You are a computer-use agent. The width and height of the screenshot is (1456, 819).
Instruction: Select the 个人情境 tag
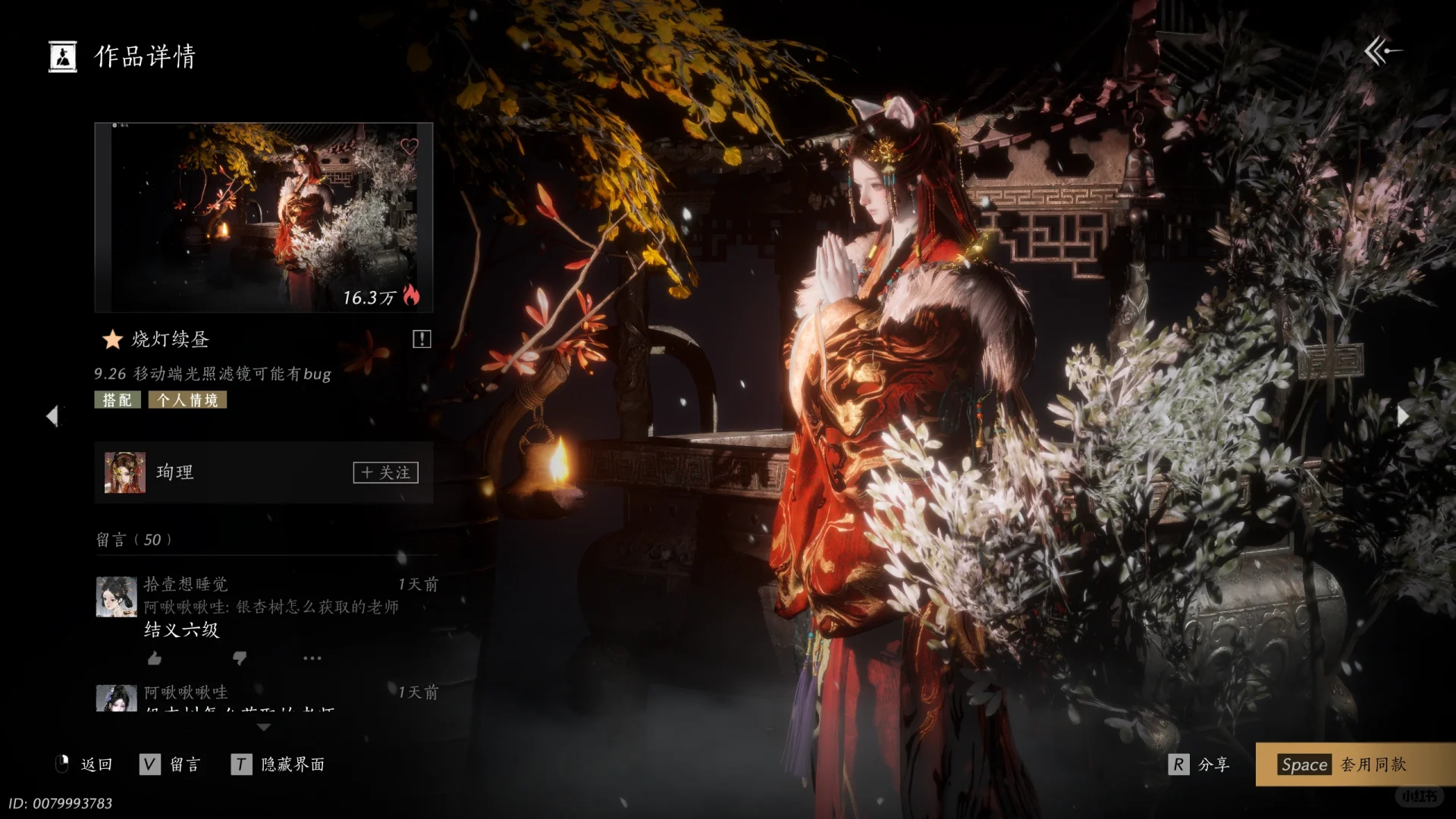click(187, 400)
